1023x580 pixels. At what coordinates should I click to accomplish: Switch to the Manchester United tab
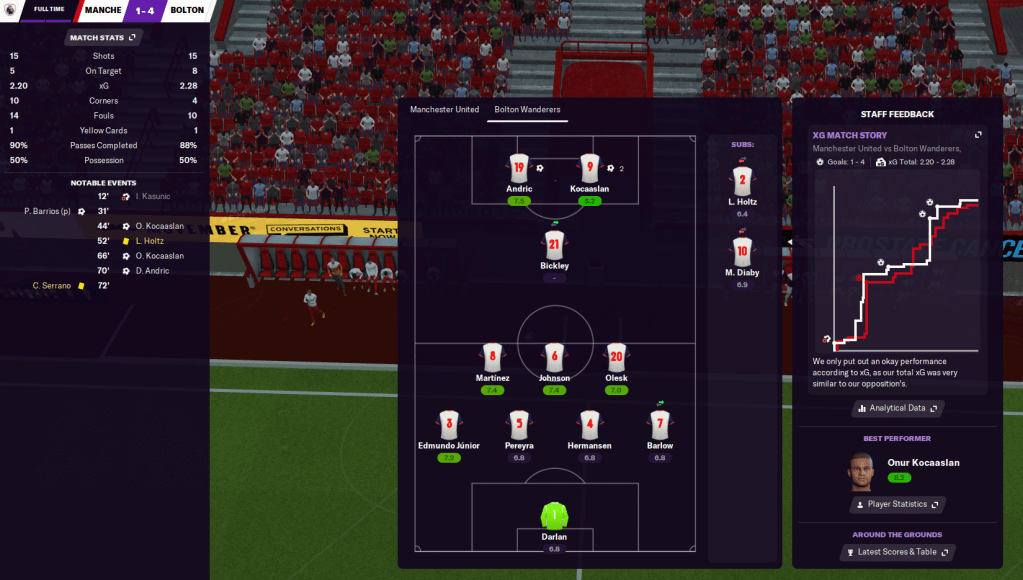[x=444, y=109]
